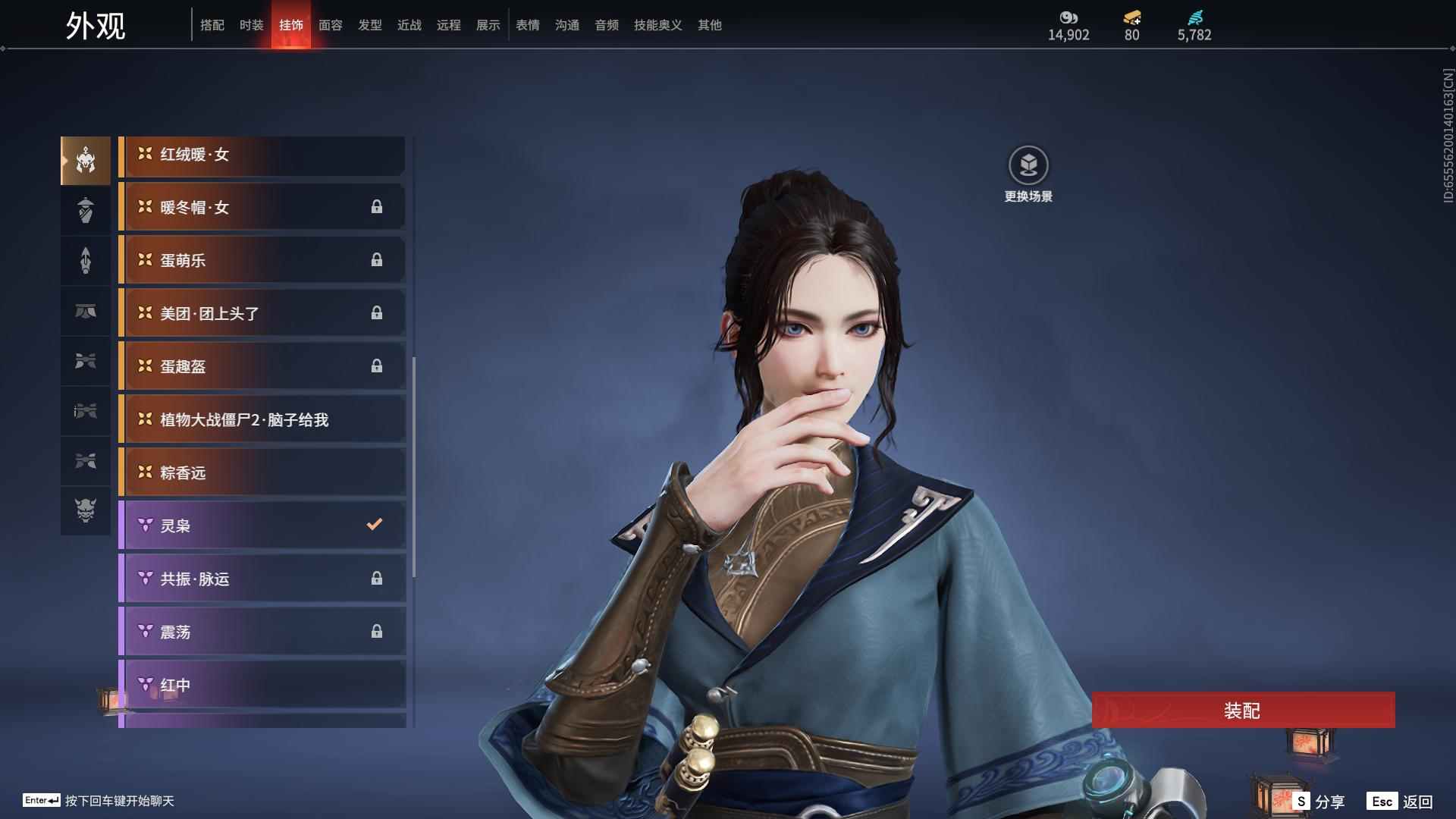1456x819 pixels.
Task: Open 更换场景 scene changer
Action: tap(1028, 174)
